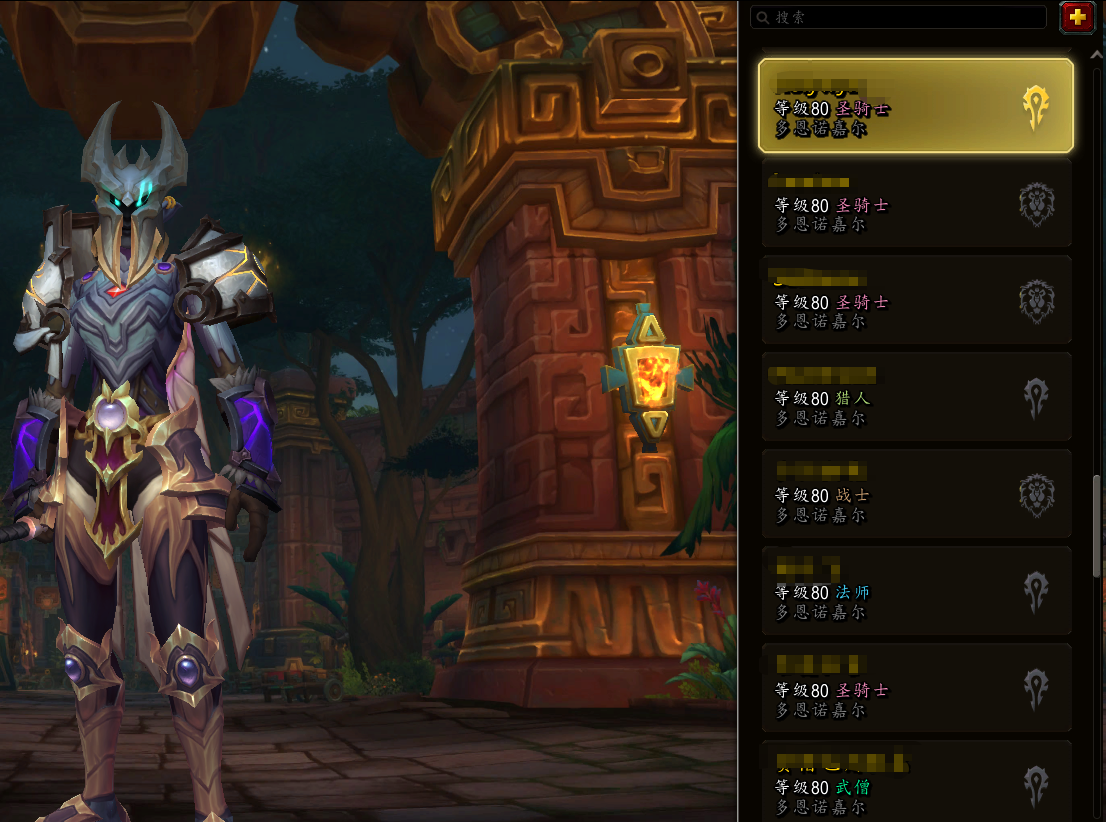Choose the level 80 monk (武僧) character
Viewport: 1106px width, 822px height.
coord(915,783)
